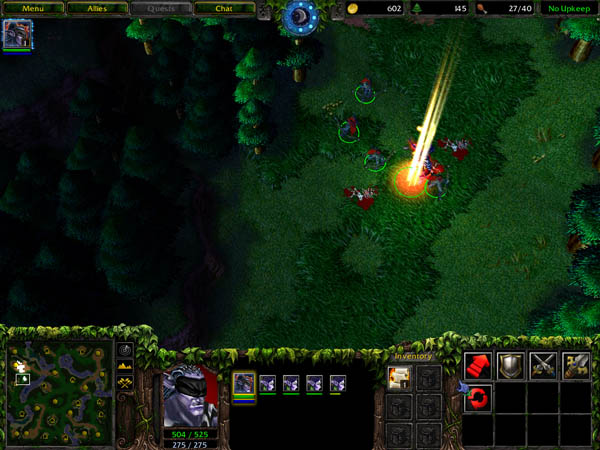Image resolution: width=600 pixels, height=450 pixels.
Task: Click the minimap signal ping button
Action: [x=125, y=351]
